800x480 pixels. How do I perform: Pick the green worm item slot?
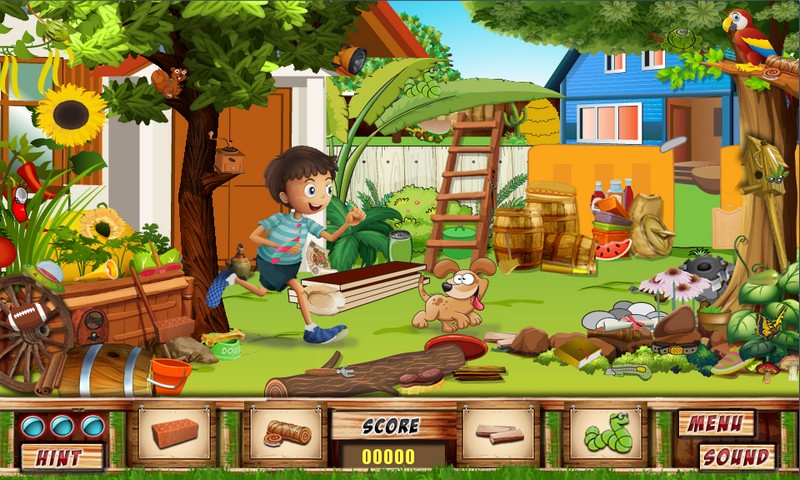click(x=607, y=435)
